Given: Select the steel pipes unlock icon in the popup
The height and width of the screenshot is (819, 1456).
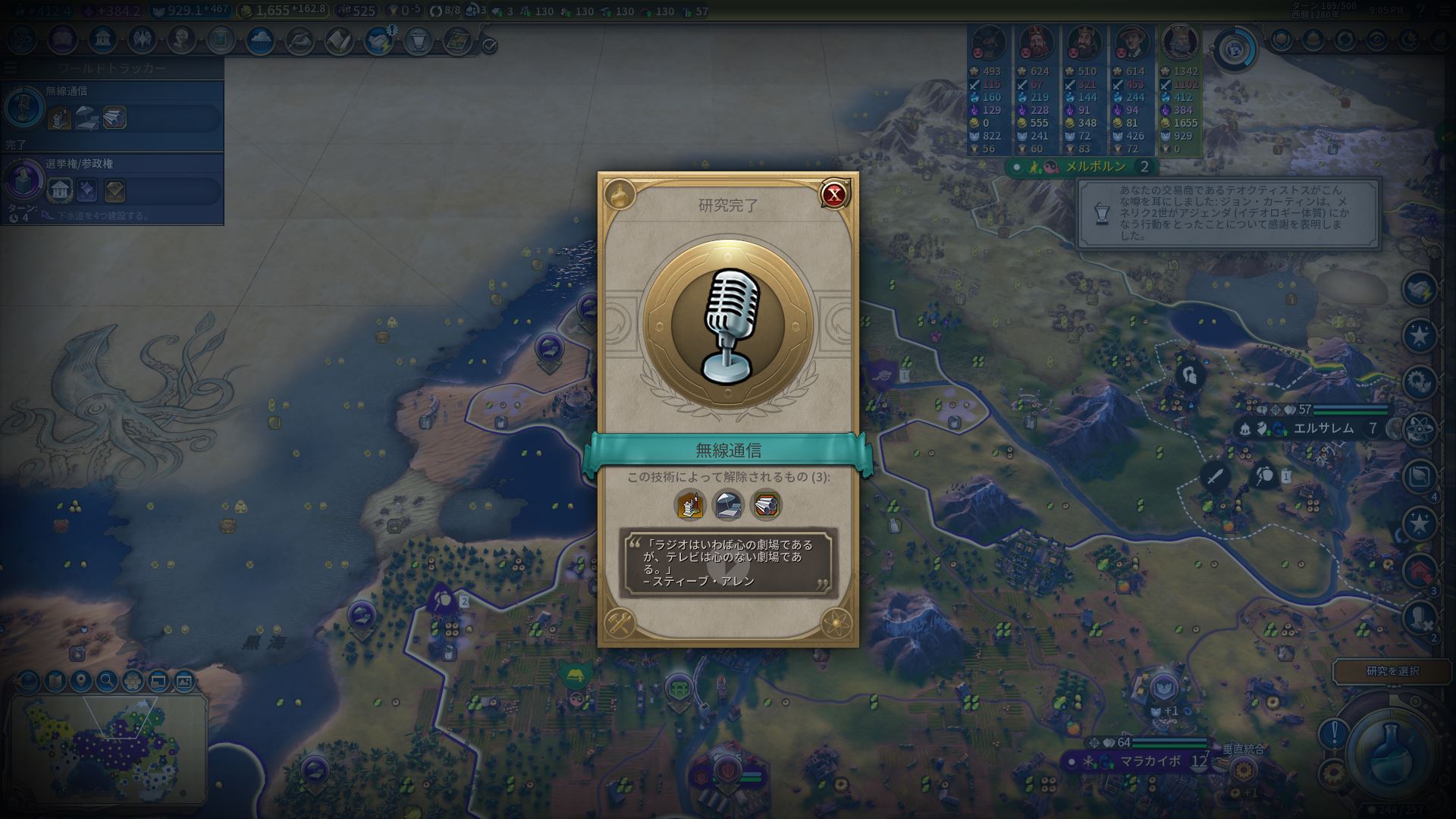Looking at the screenshot, I should pos(766,505).
